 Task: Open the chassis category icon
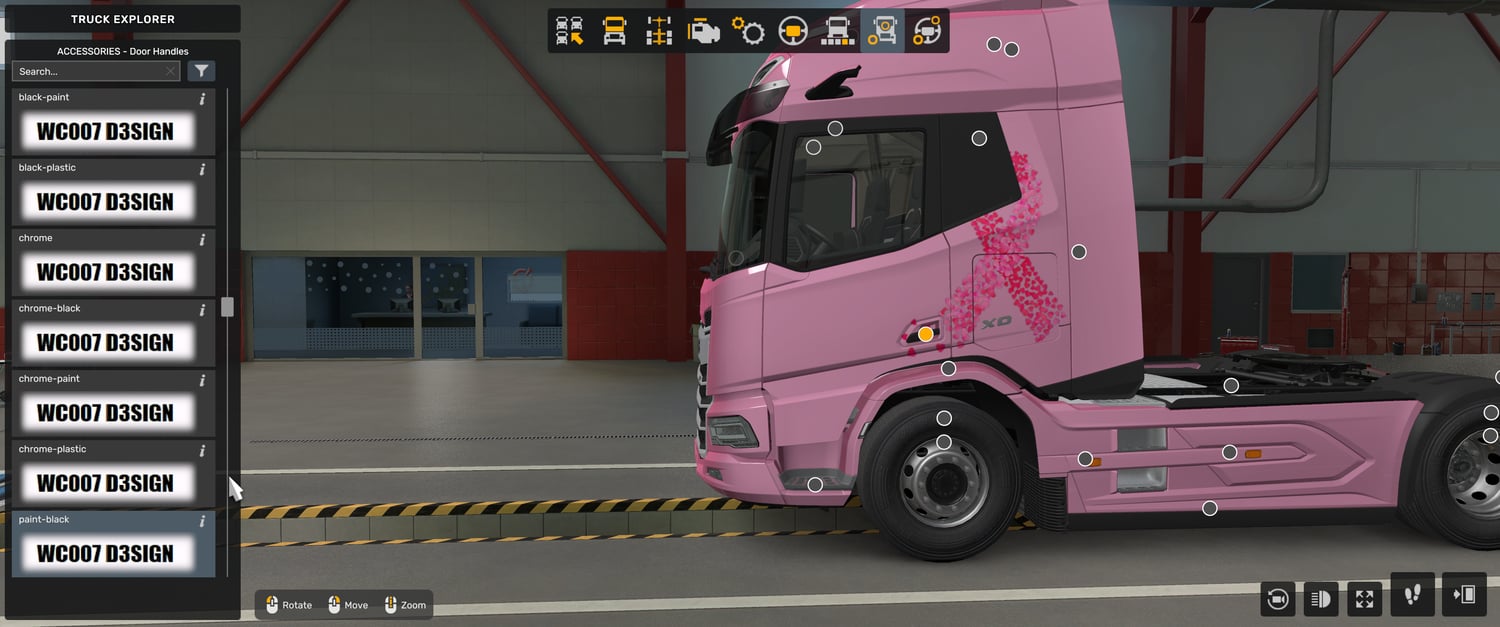click(658, 31)
